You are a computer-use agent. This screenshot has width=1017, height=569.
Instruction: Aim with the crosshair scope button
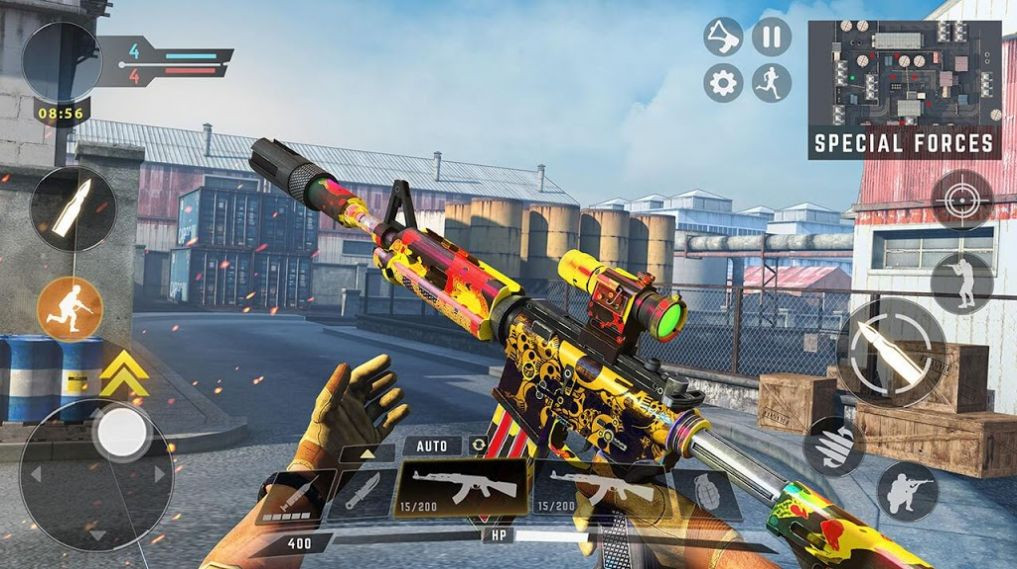962,200
